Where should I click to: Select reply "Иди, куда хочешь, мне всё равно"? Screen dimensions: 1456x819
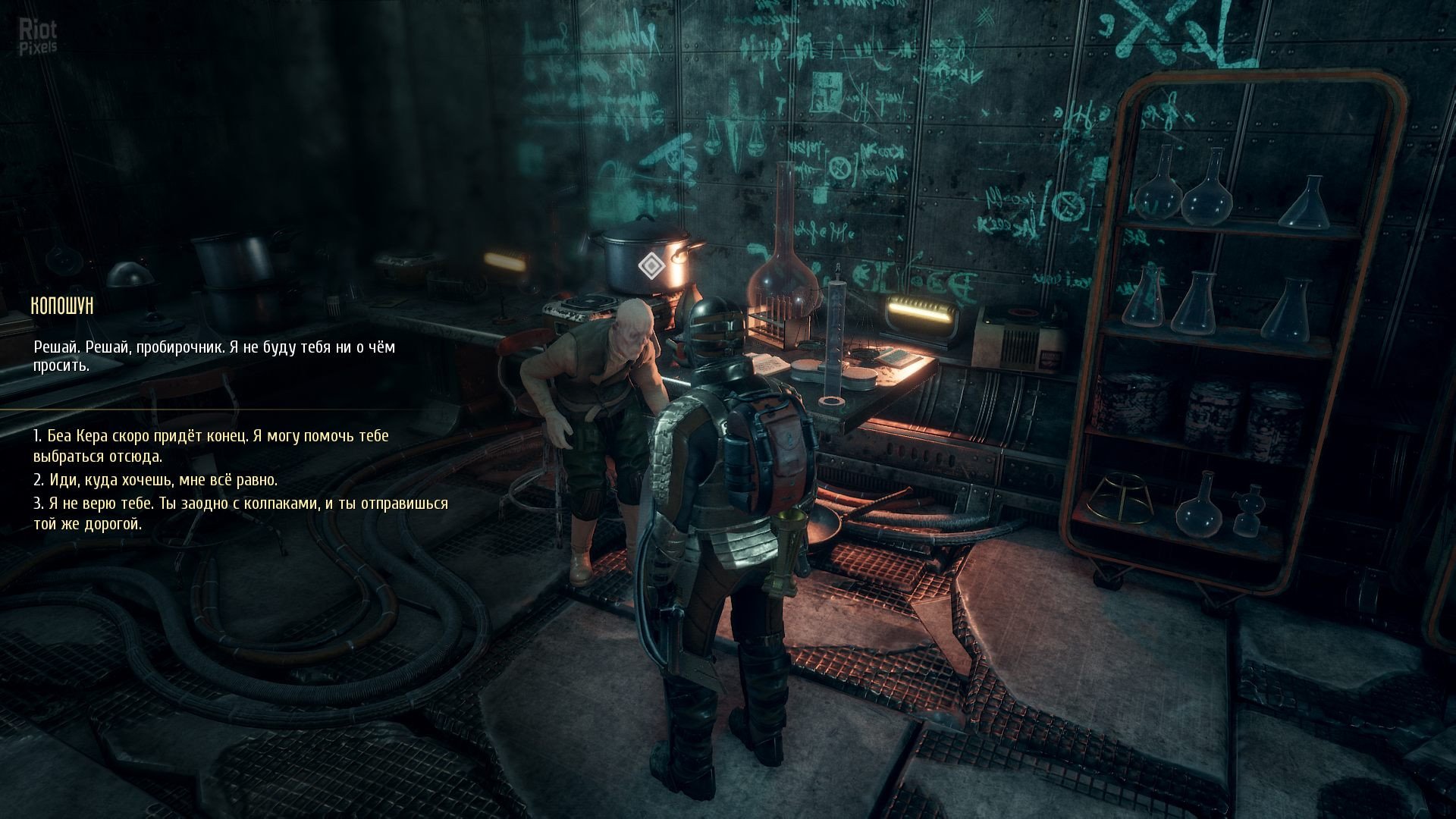155,480
